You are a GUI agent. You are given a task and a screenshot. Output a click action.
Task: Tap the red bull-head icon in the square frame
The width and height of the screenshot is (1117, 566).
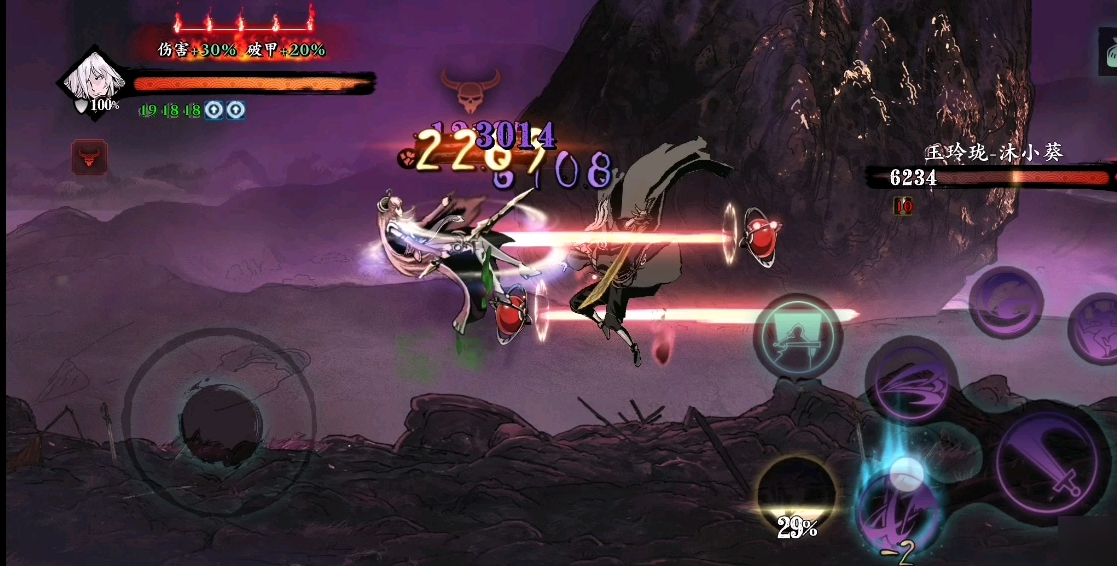pos(89,157)
